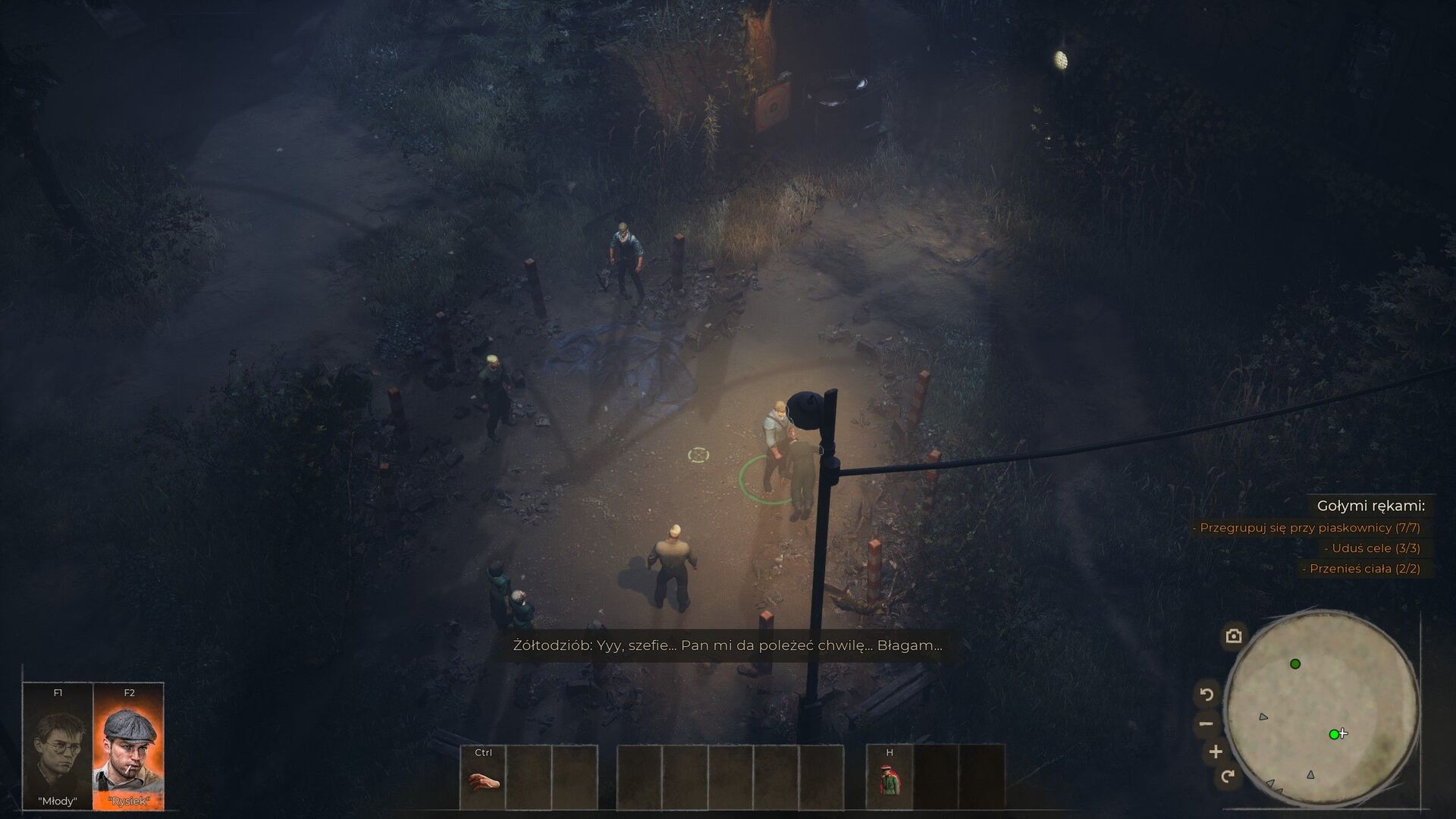The height and width of the screenshot is (819, 1456).
Task: Click the camera icon beside the minimap
Action: click(x=1234, y=635)
